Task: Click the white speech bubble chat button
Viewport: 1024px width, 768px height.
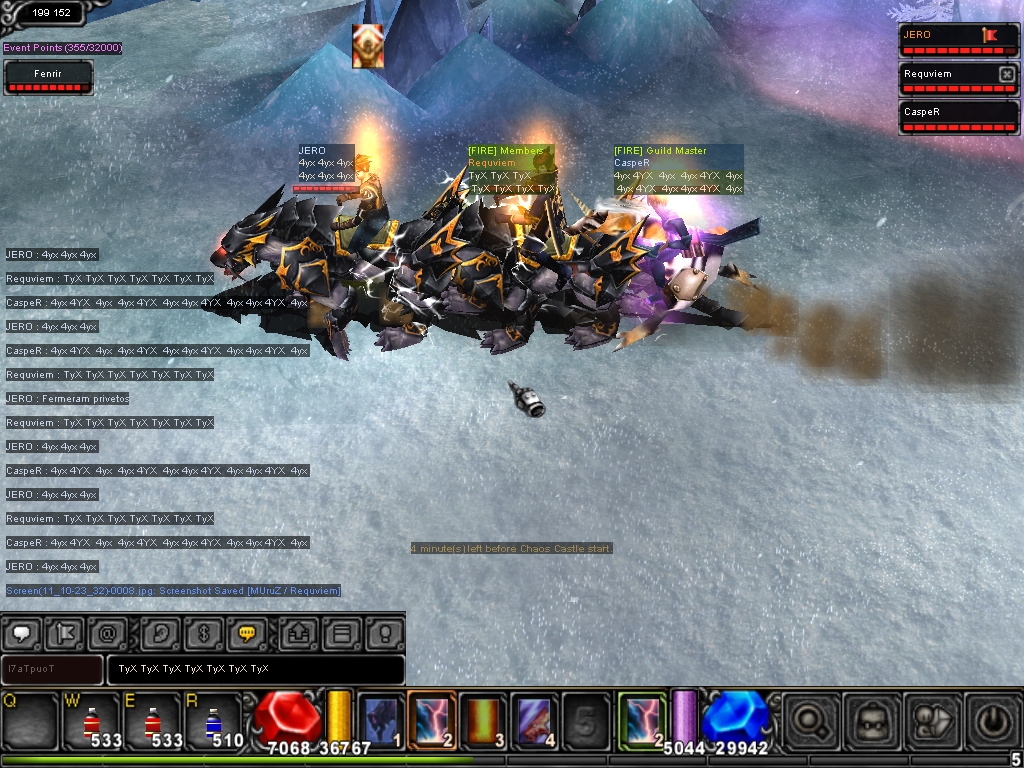Action: (21, 634)
